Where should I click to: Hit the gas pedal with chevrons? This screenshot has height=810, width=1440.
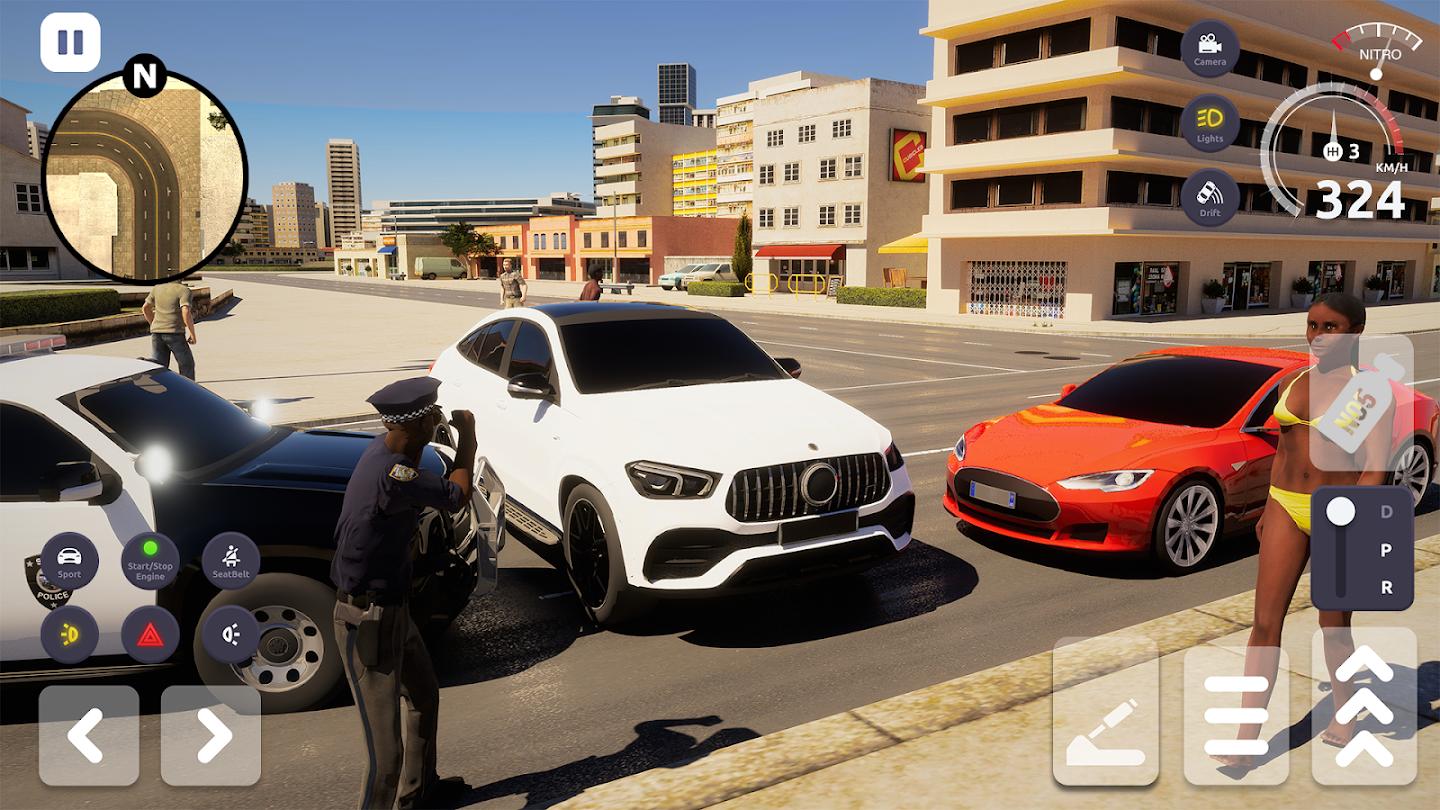(x=1364, y=706)
